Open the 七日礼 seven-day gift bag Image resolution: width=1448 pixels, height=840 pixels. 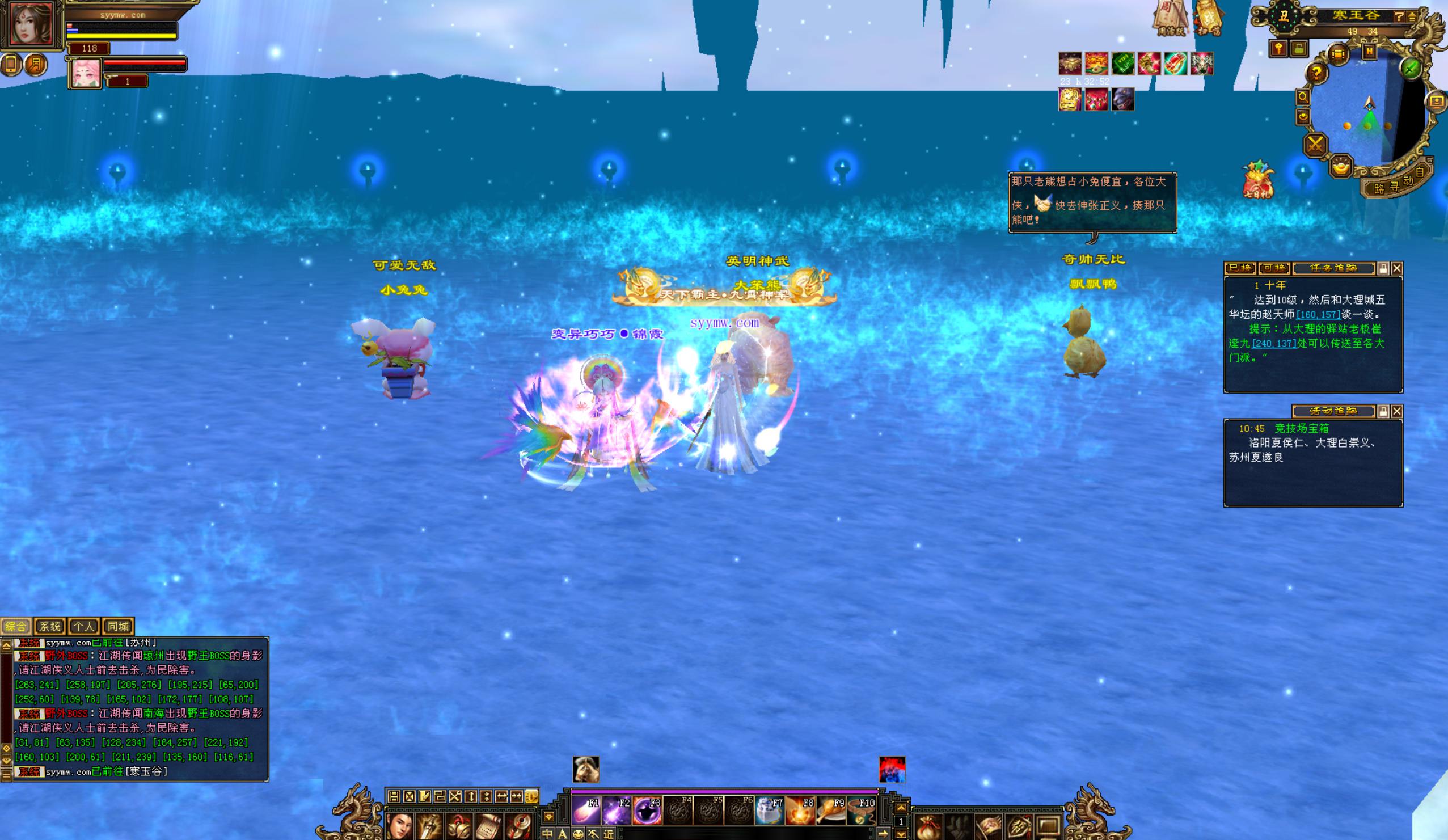1258,180
